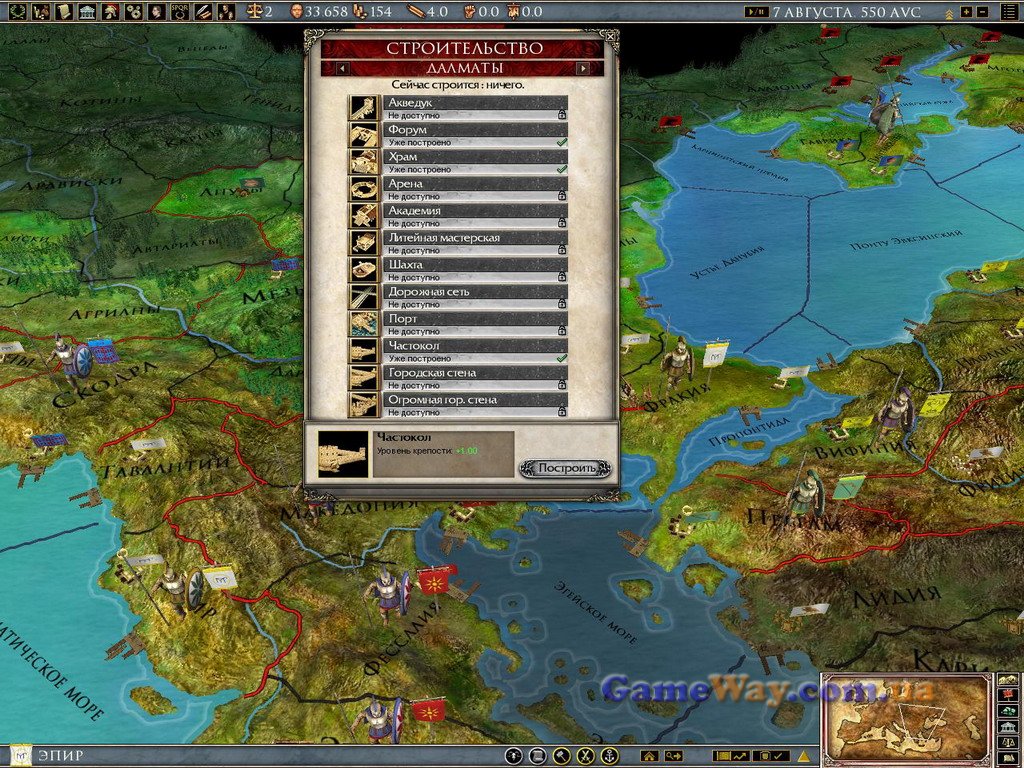
Task: Open the SPQR top-bar icon
Action: [180, 12]
